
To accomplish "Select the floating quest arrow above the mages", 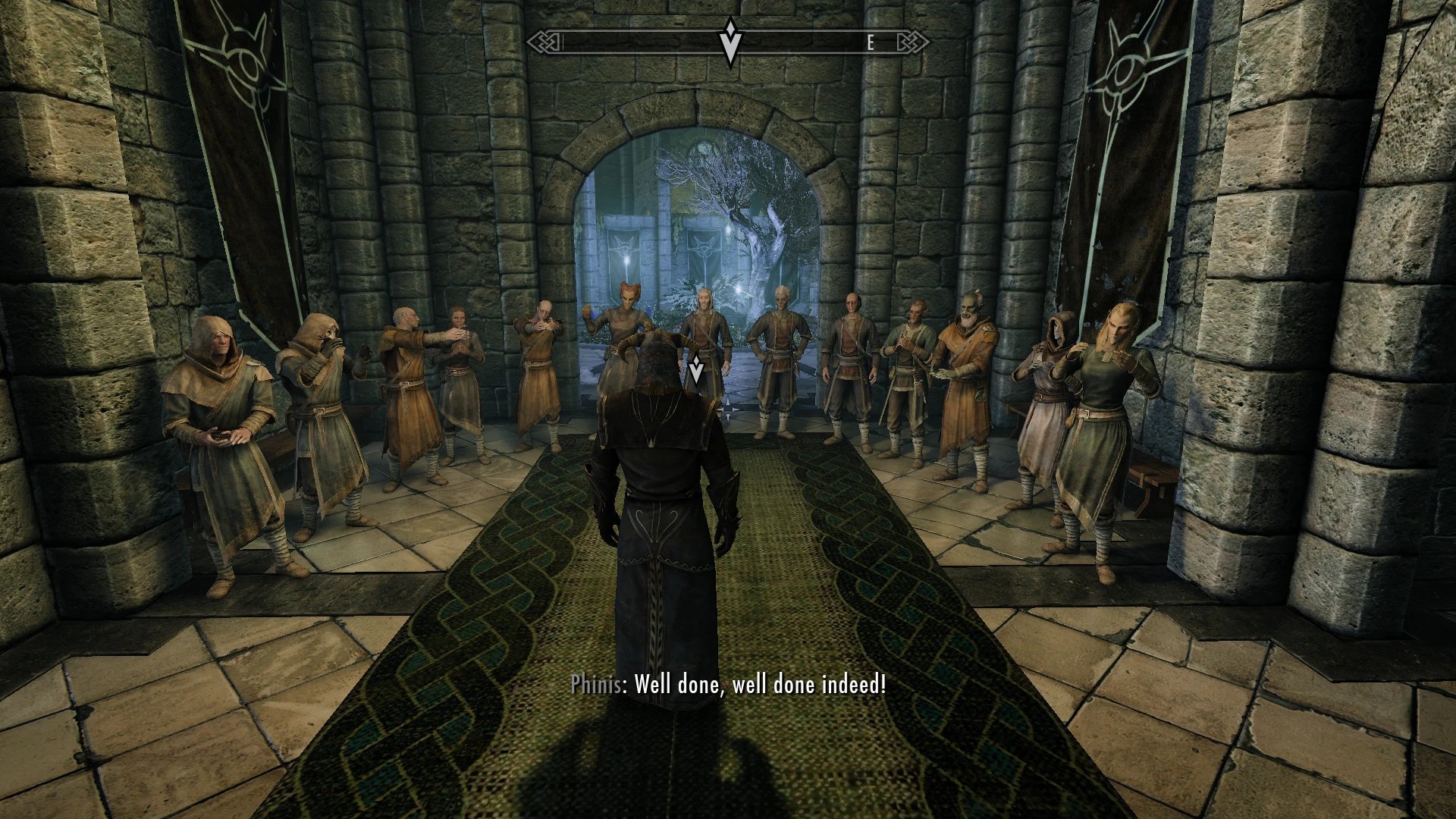I will pos(695,371).
